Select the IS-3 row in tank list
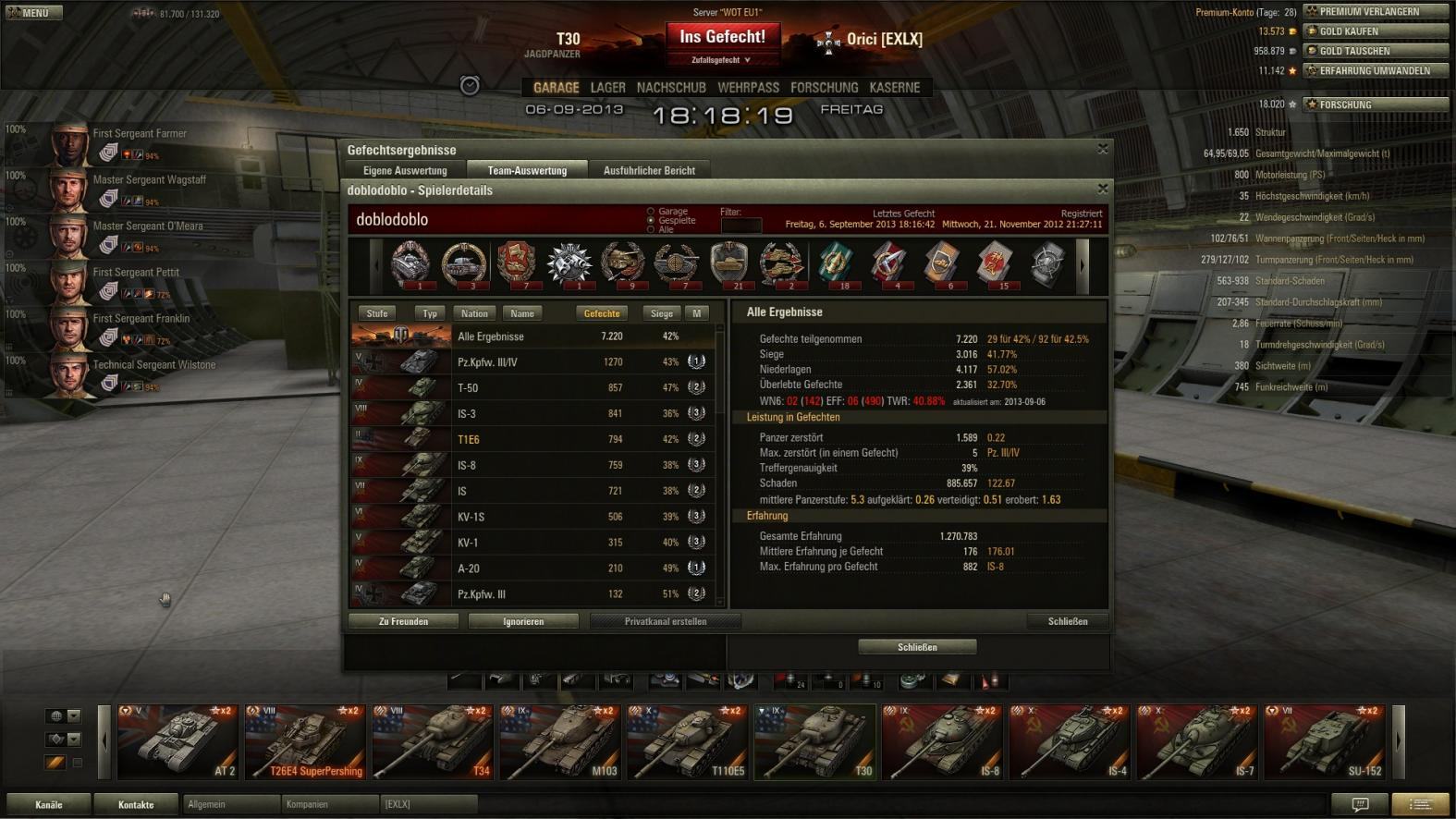1456x819 pixels. coord(536,413)
